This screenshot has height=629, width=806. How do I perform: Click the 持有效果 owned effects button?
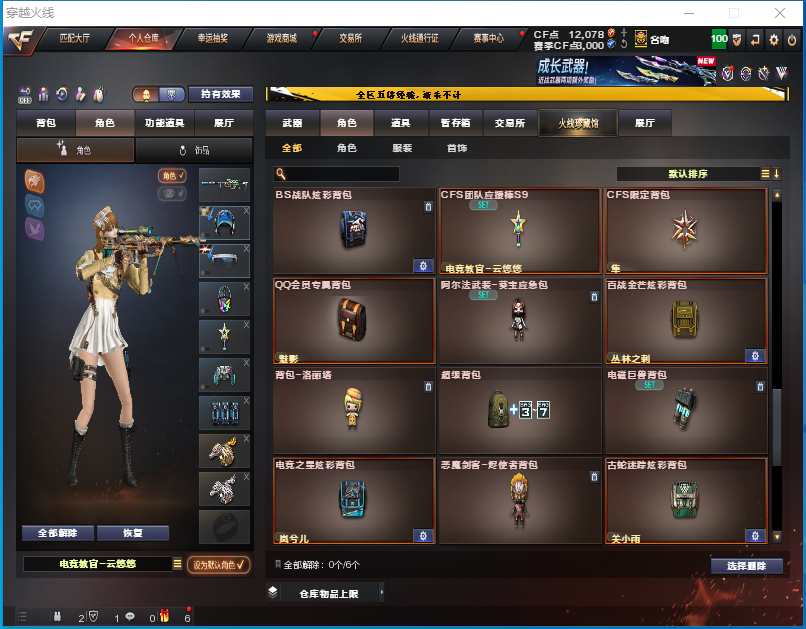pos(221,94)
